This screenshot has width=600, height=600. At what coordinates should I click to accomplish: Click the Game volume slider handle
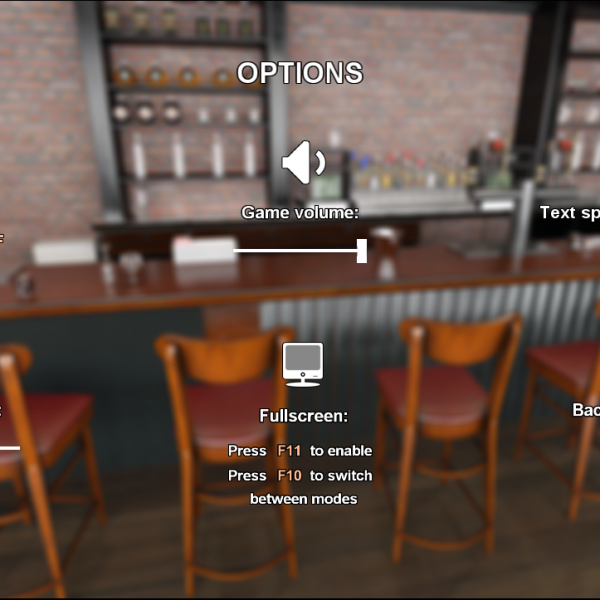pyautogui.click(x=361, y=251)
